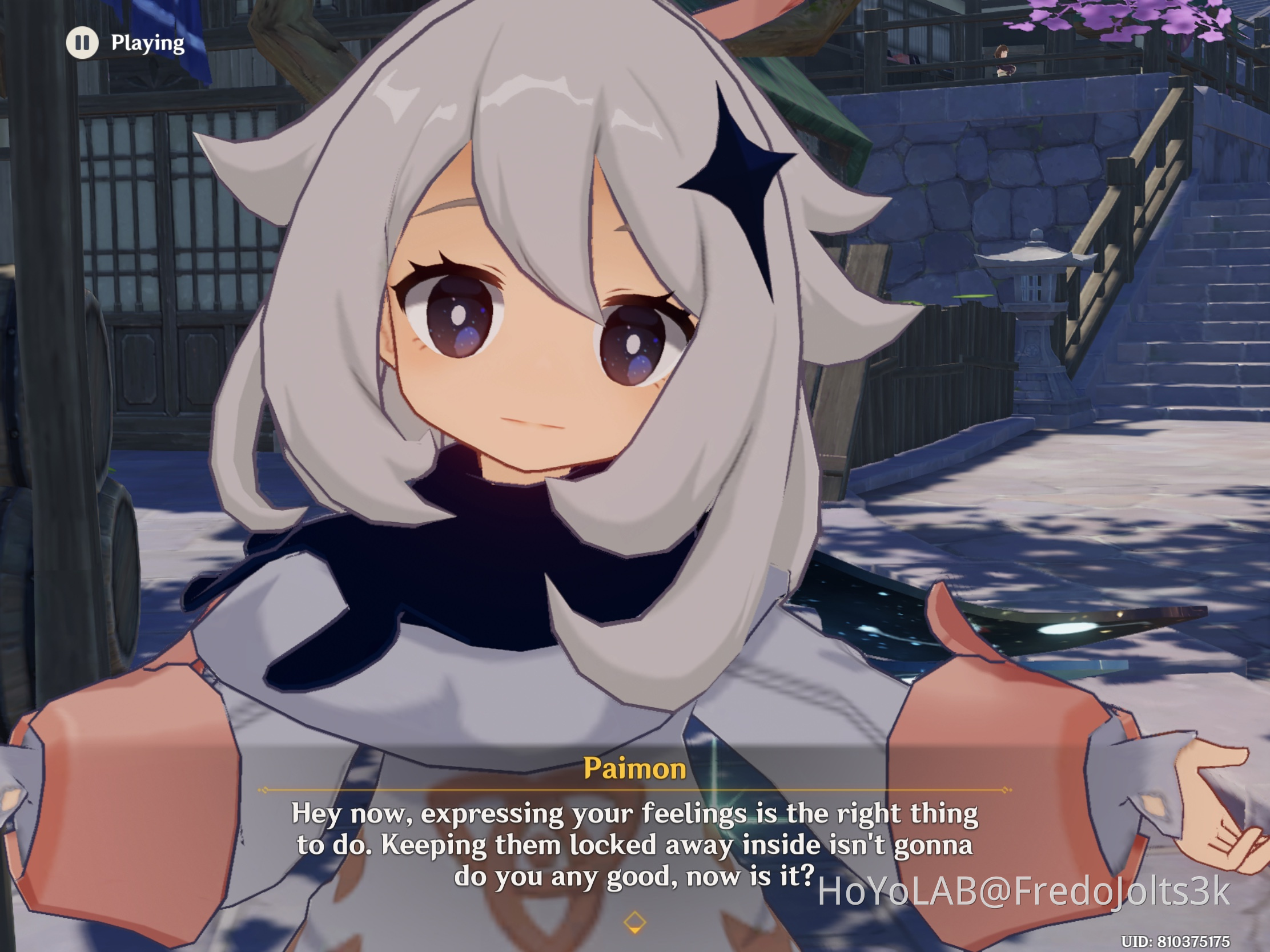Viewport: 1270px width, 952px height.
Task: Click the pause symbol inside the white circle
Action: click(x=83, y=42)
